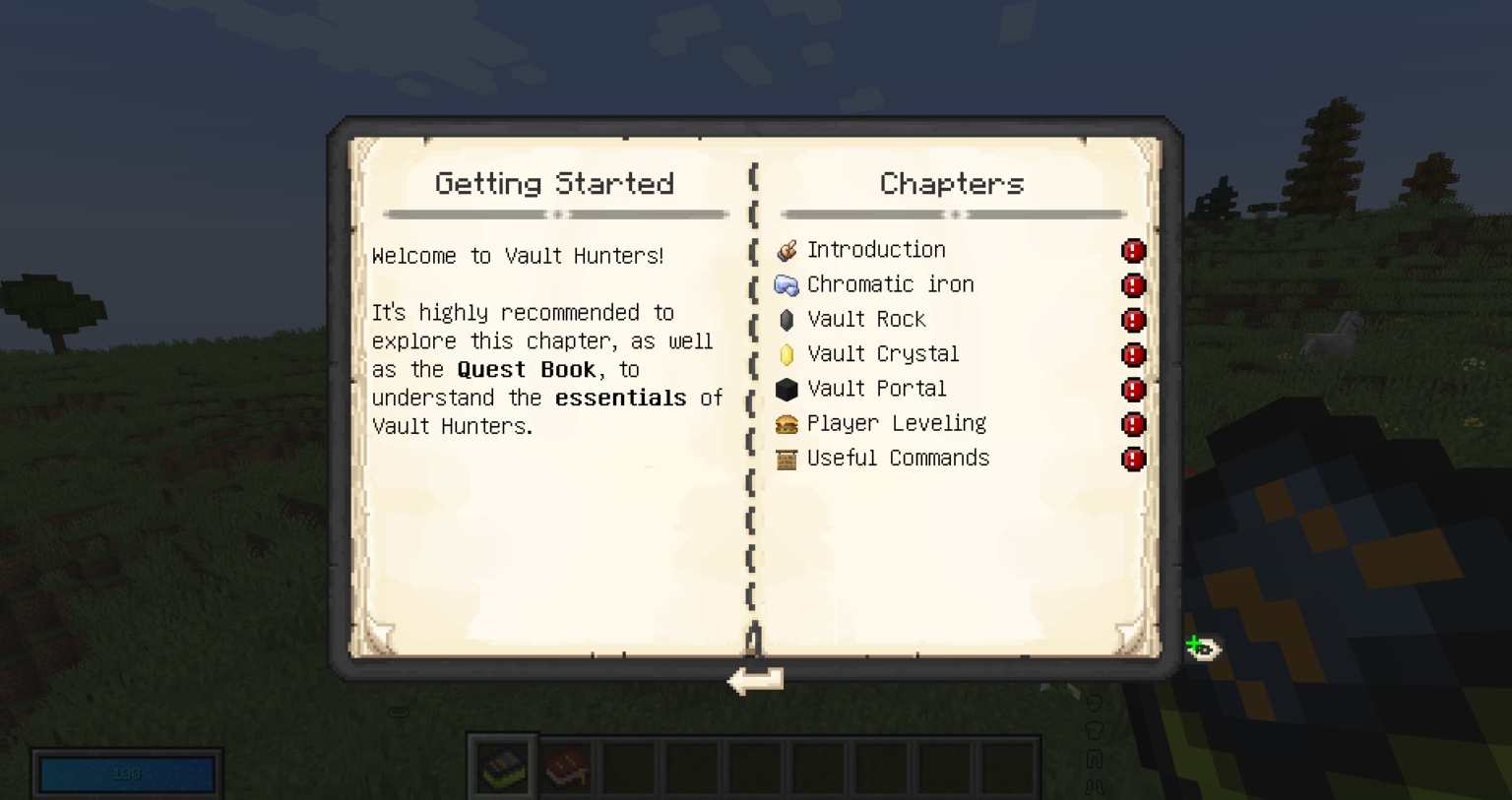Open the Introduction chapter brush icon

click(x=787, y=250)
